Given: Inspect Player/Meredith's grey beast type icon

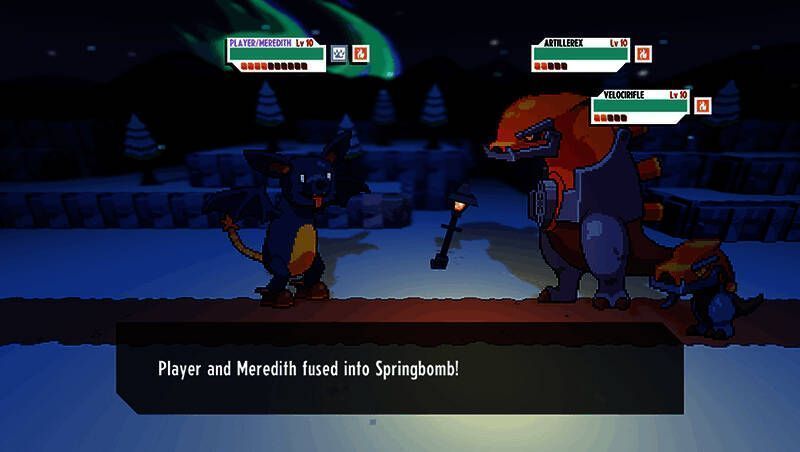Looking at the screenshot, I should tap(340, 53).
